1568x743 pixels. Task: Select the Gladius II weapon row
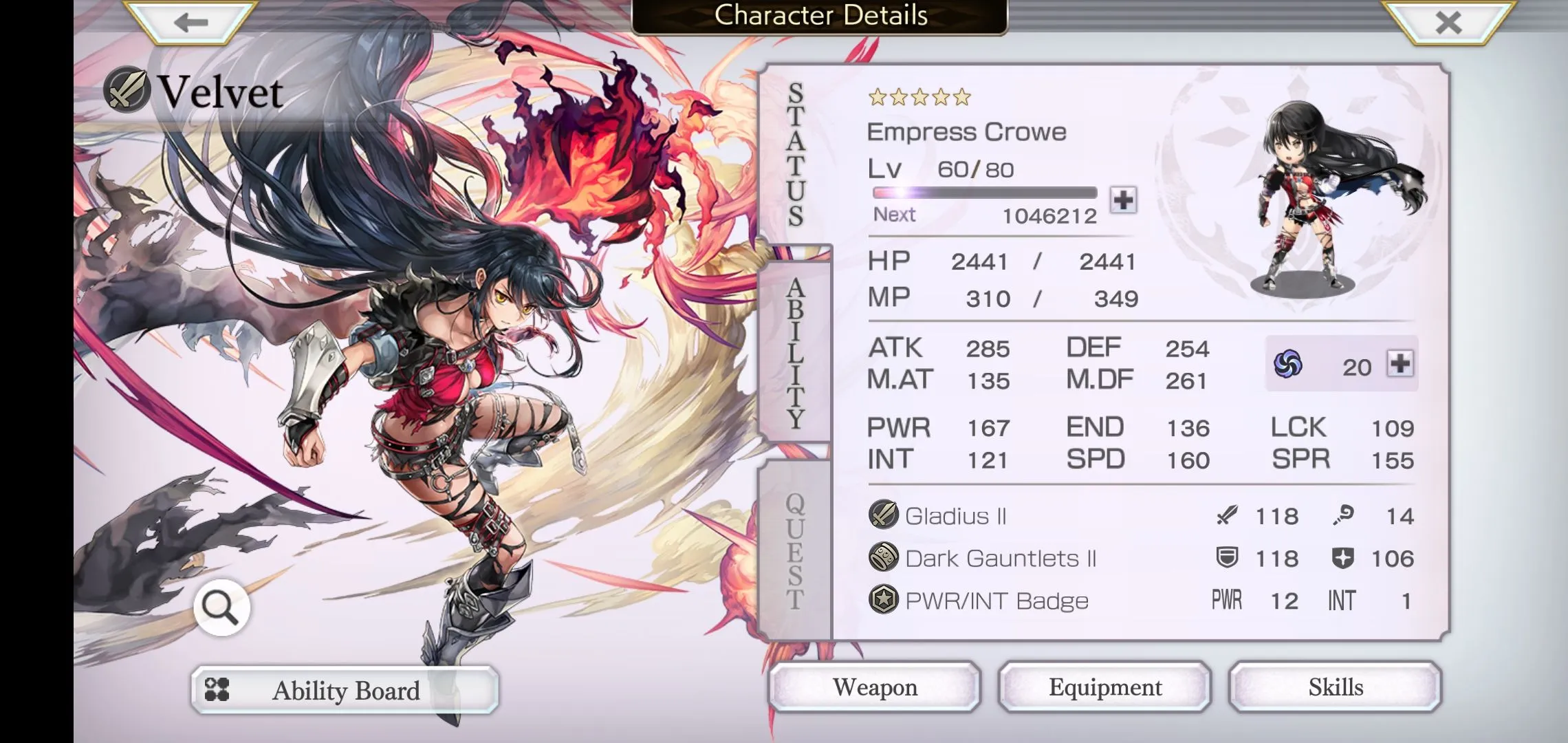(1140, 515)
